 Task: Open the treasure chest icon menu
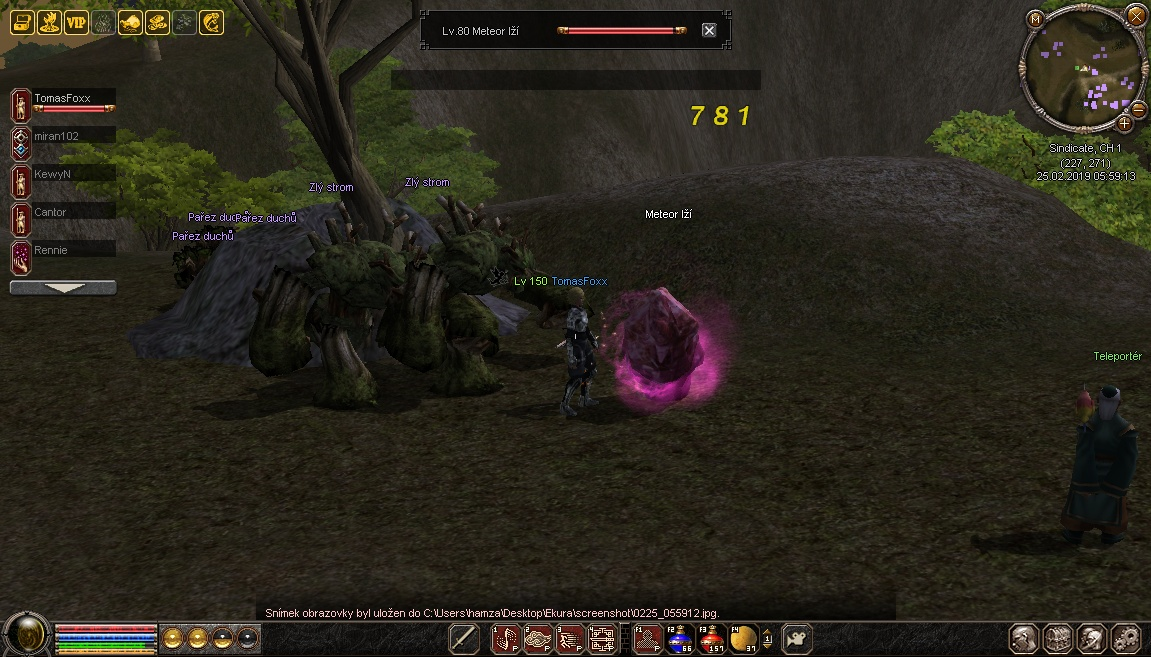point(23,22)
